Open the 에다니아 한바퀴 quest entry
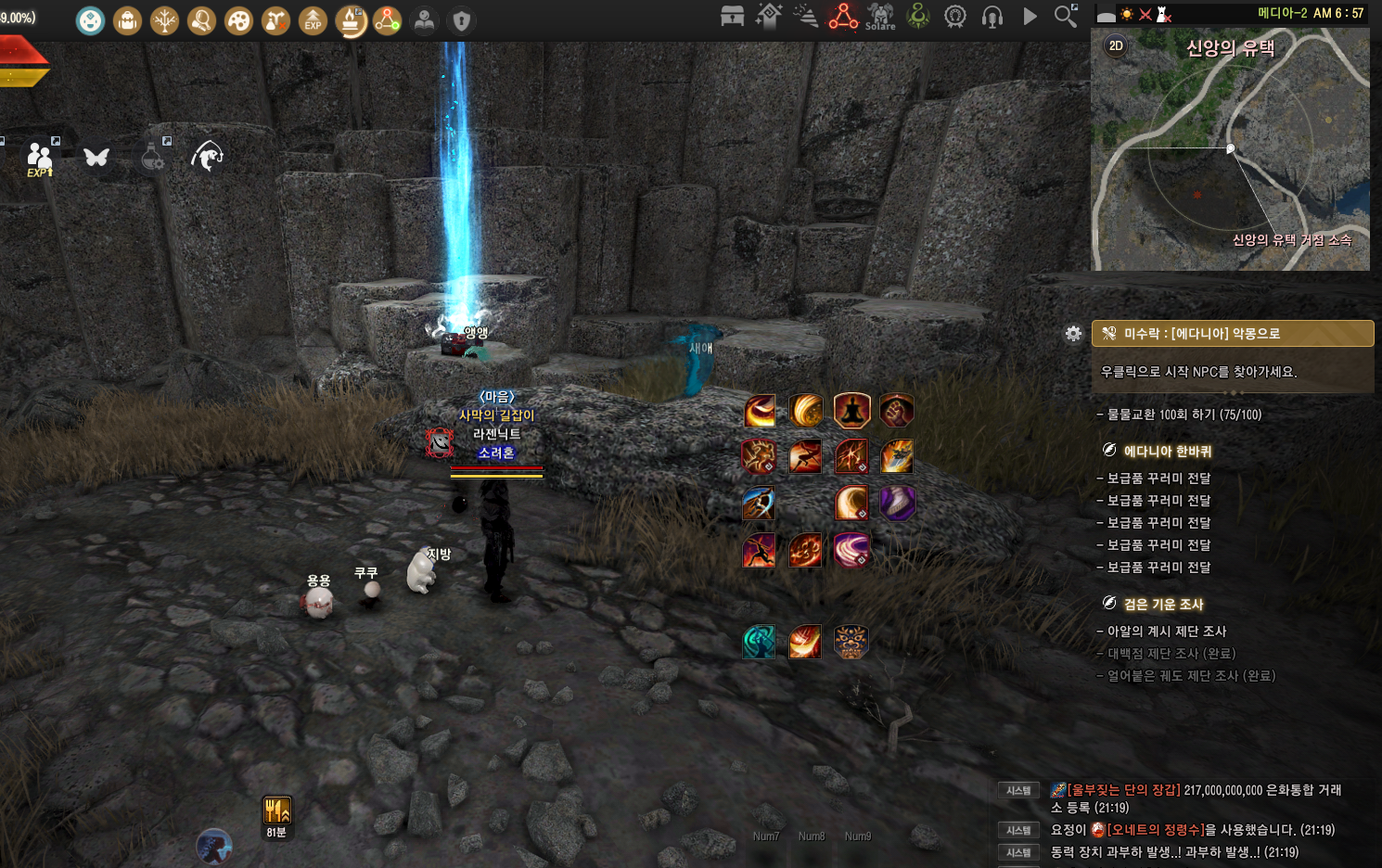 click(x=1167, y=452)
